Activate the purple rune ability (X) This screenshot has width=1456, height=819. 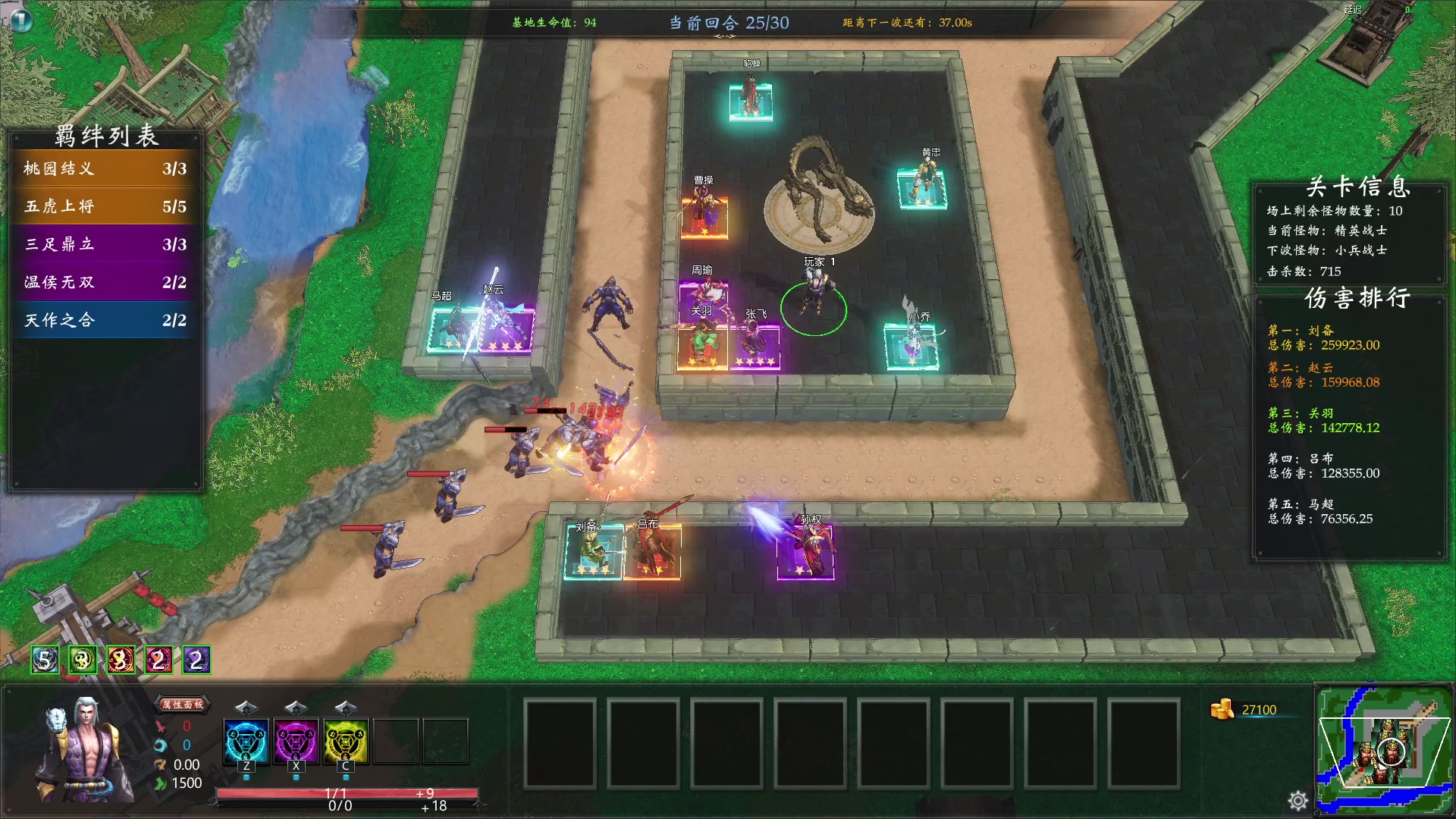296,741
